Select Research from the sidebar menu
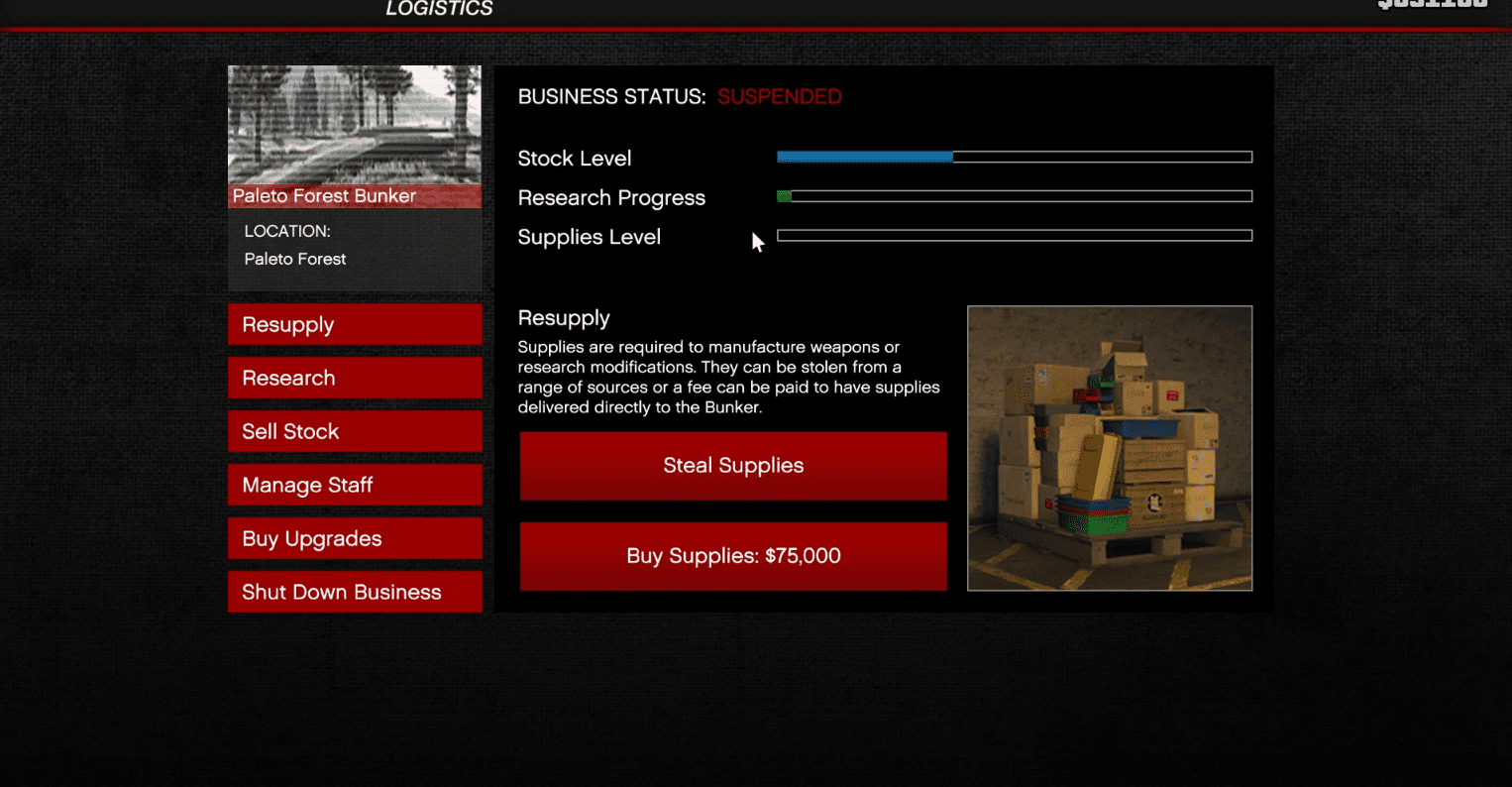 [354, 378]
